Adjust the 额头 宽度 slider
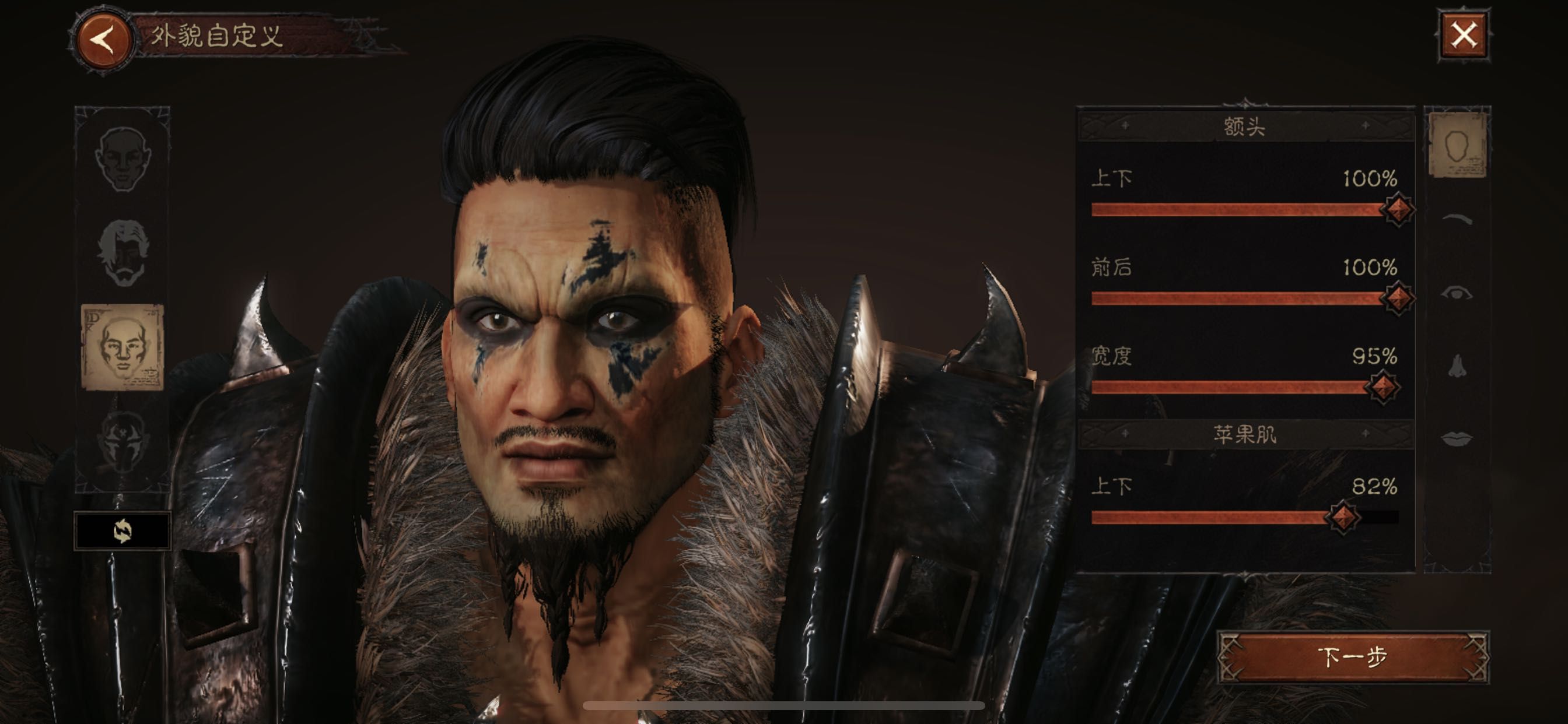The width and height of the screenshot is (1568, 724). coord(1382,387)
